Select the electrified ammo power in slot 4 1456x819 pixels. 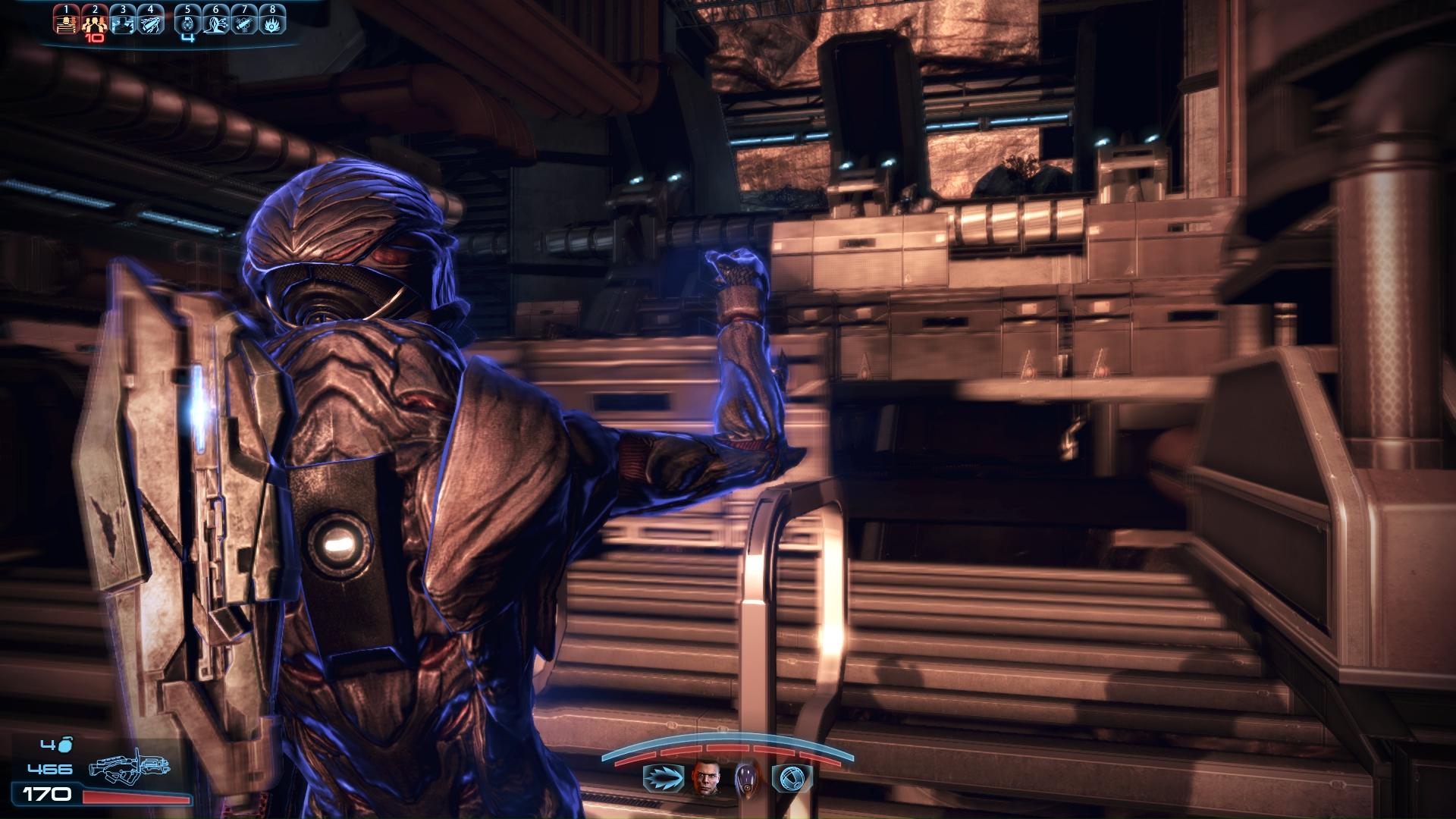tap(151, 24)
